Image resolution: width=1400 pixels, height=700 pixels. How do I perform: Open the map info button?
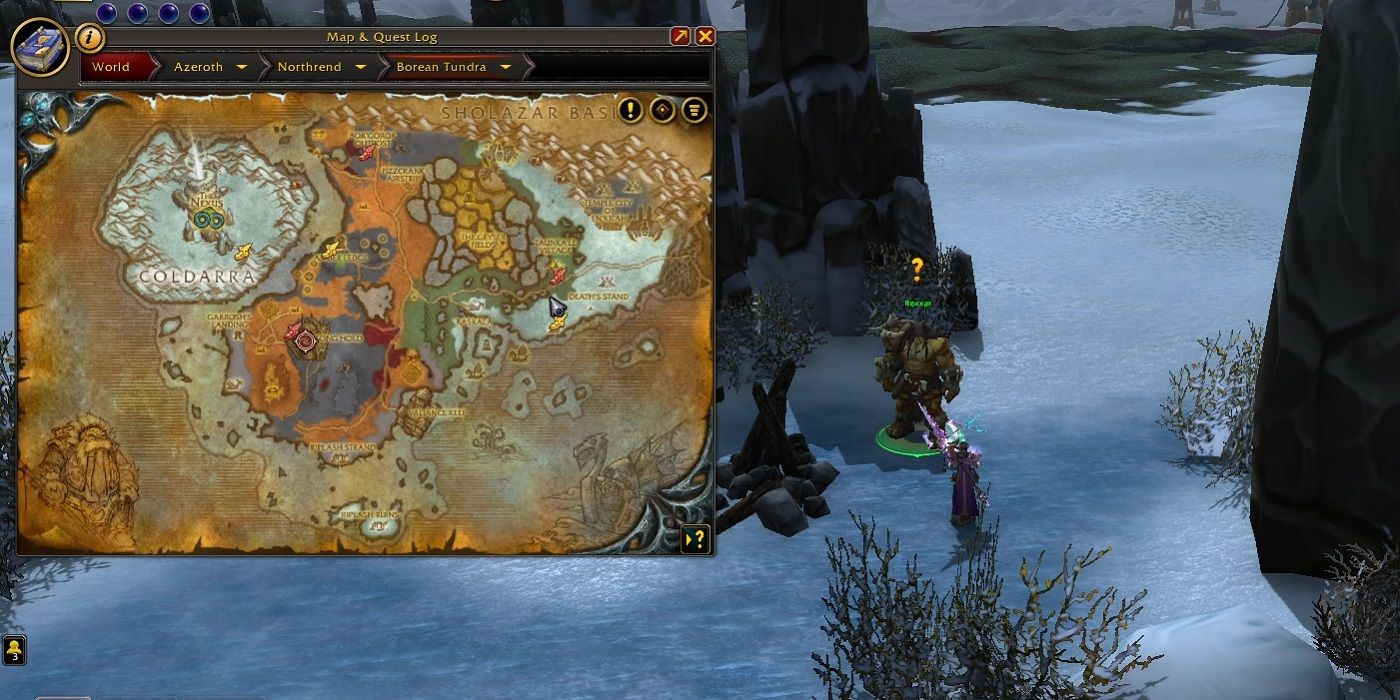click(90, 38)
